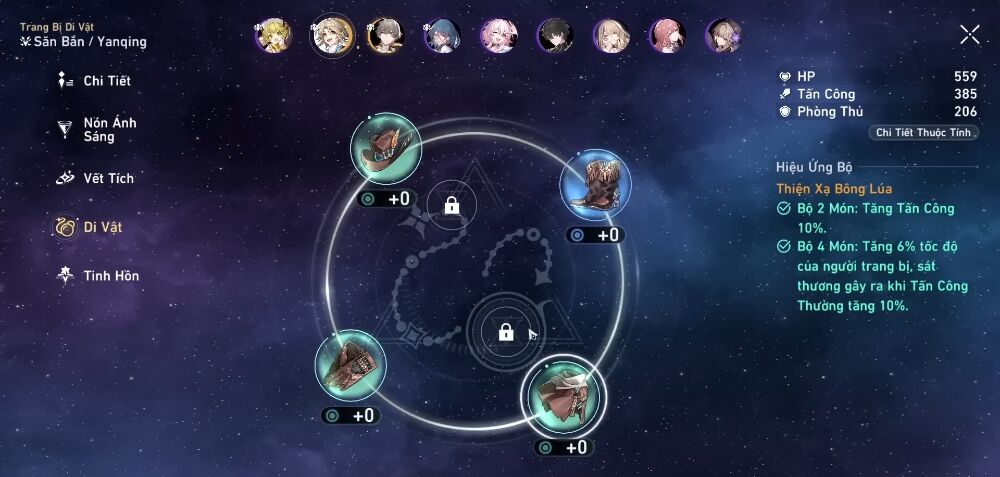
Task: Select Yanqing's highlighted character portrait
Action: coord(329,36)
